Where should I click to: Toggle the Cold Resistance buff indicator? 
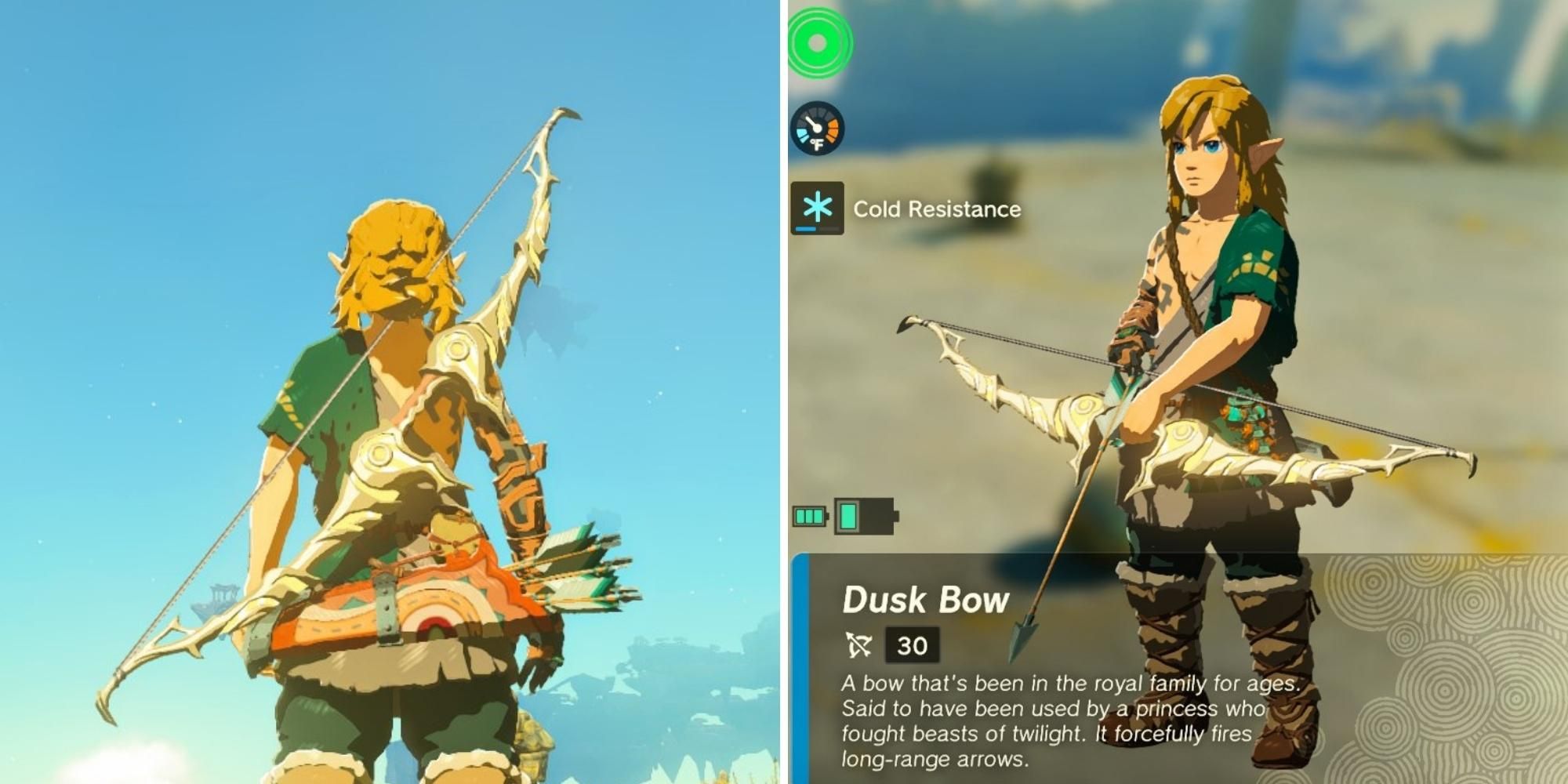tap(817, 209)
